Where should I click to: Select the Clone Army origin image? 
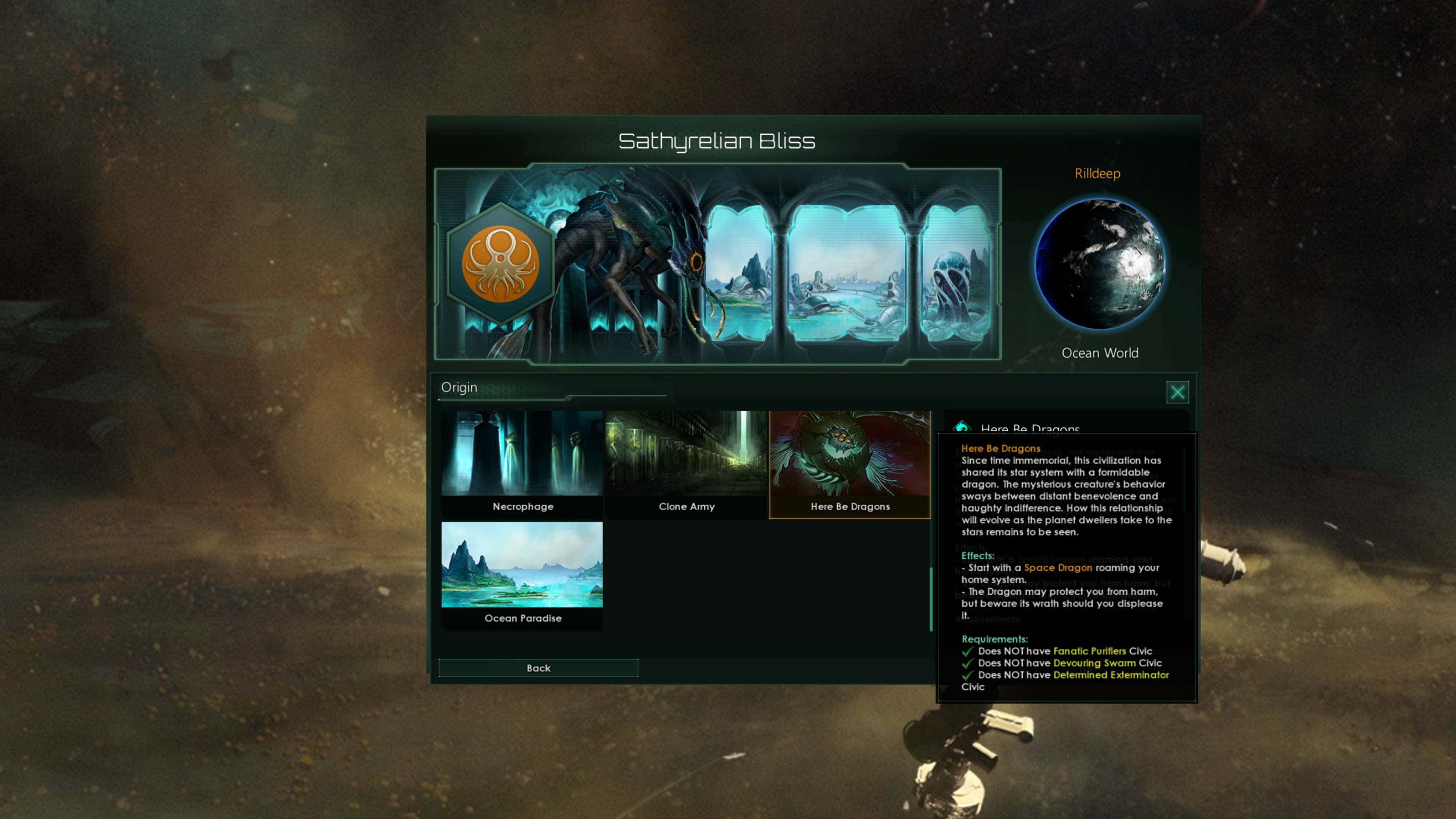(686, 452)
